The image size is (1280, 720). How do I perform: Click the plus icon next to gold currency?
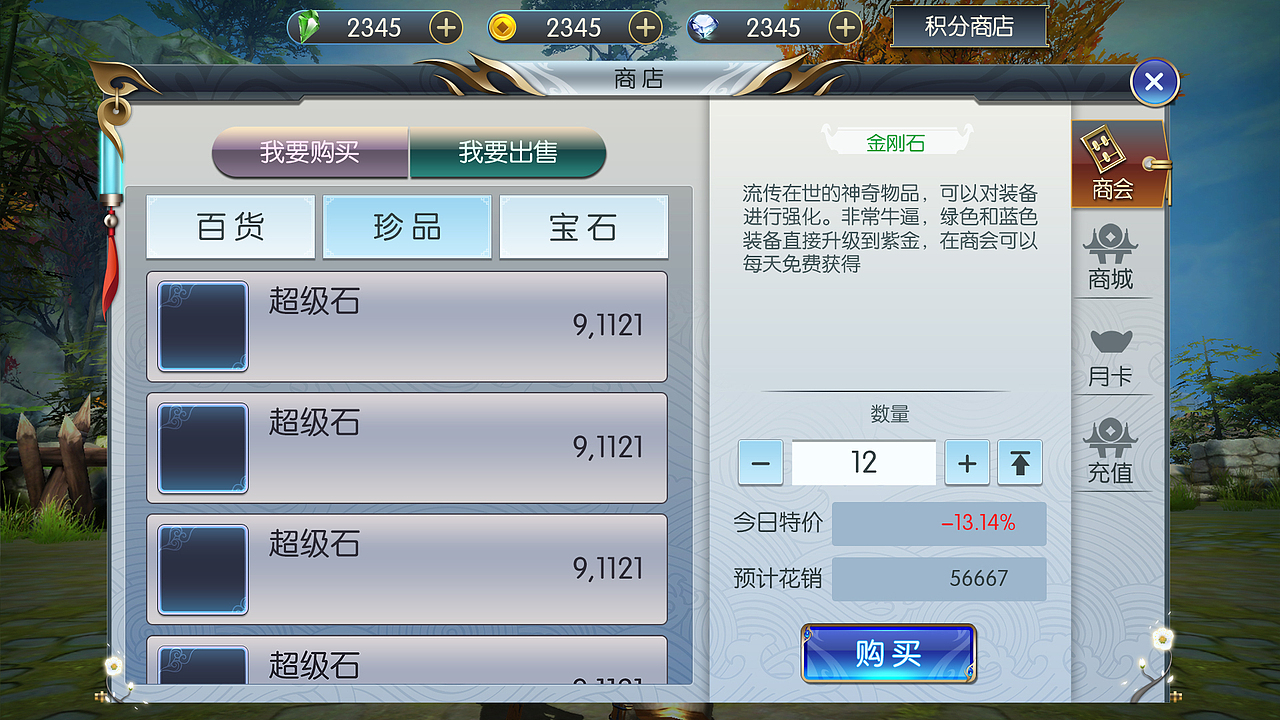[644, 27]
